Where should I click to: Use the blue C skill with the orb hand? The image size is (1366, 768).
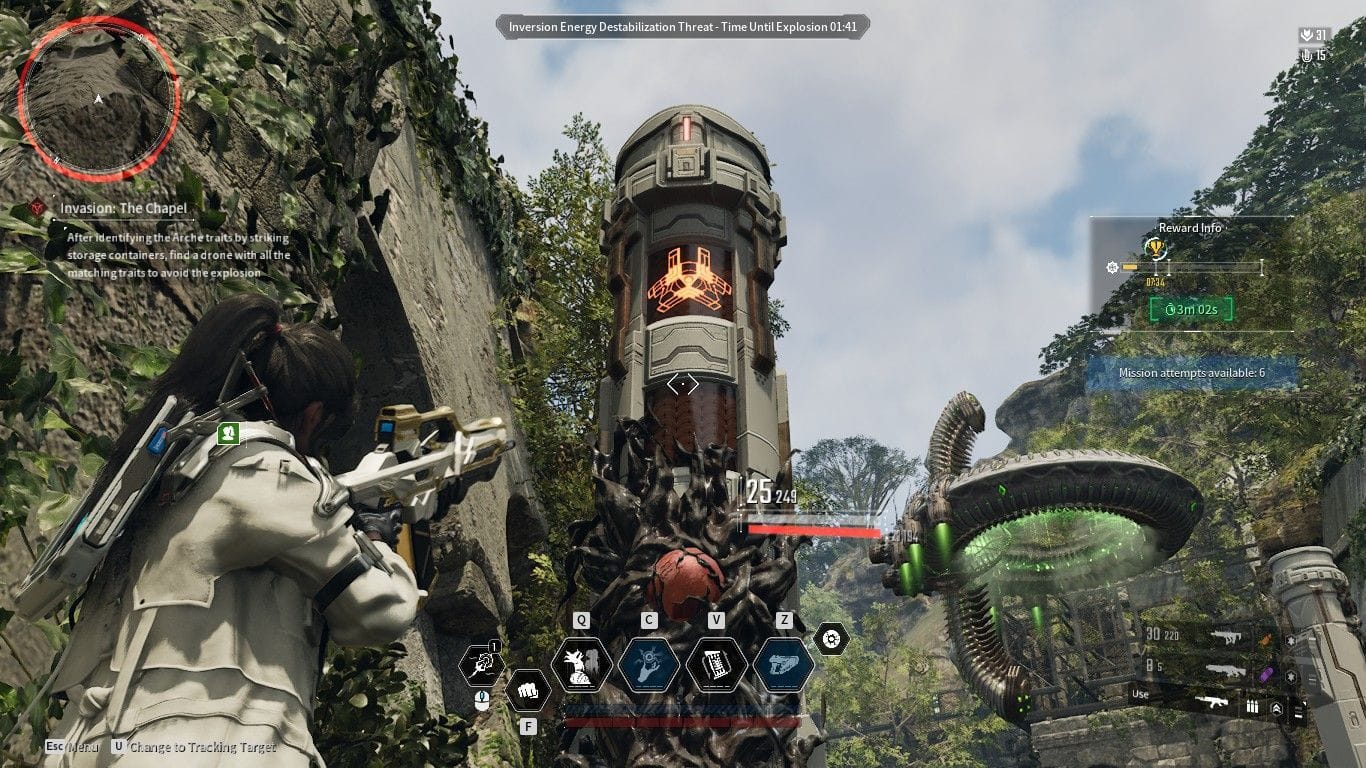click(649, 665)
